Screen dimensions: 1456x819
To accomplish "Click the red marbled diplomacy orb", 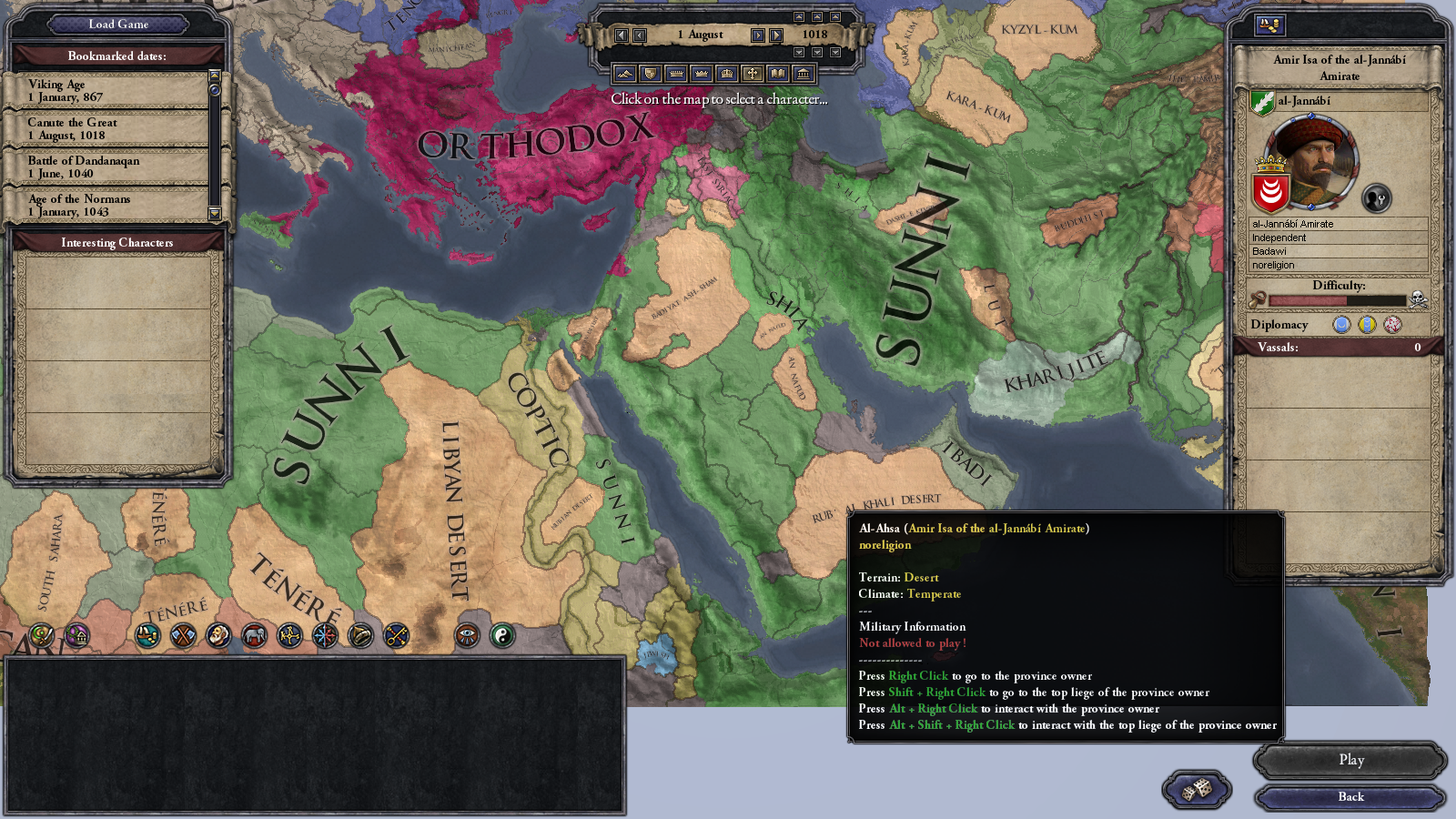I will [x=1392, y=324].
